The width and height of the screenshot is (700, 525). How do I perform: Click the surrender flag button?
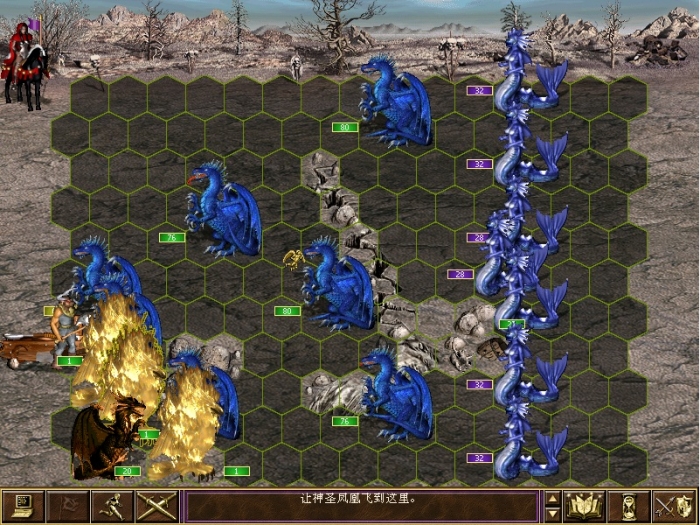(x=66, y=506)
